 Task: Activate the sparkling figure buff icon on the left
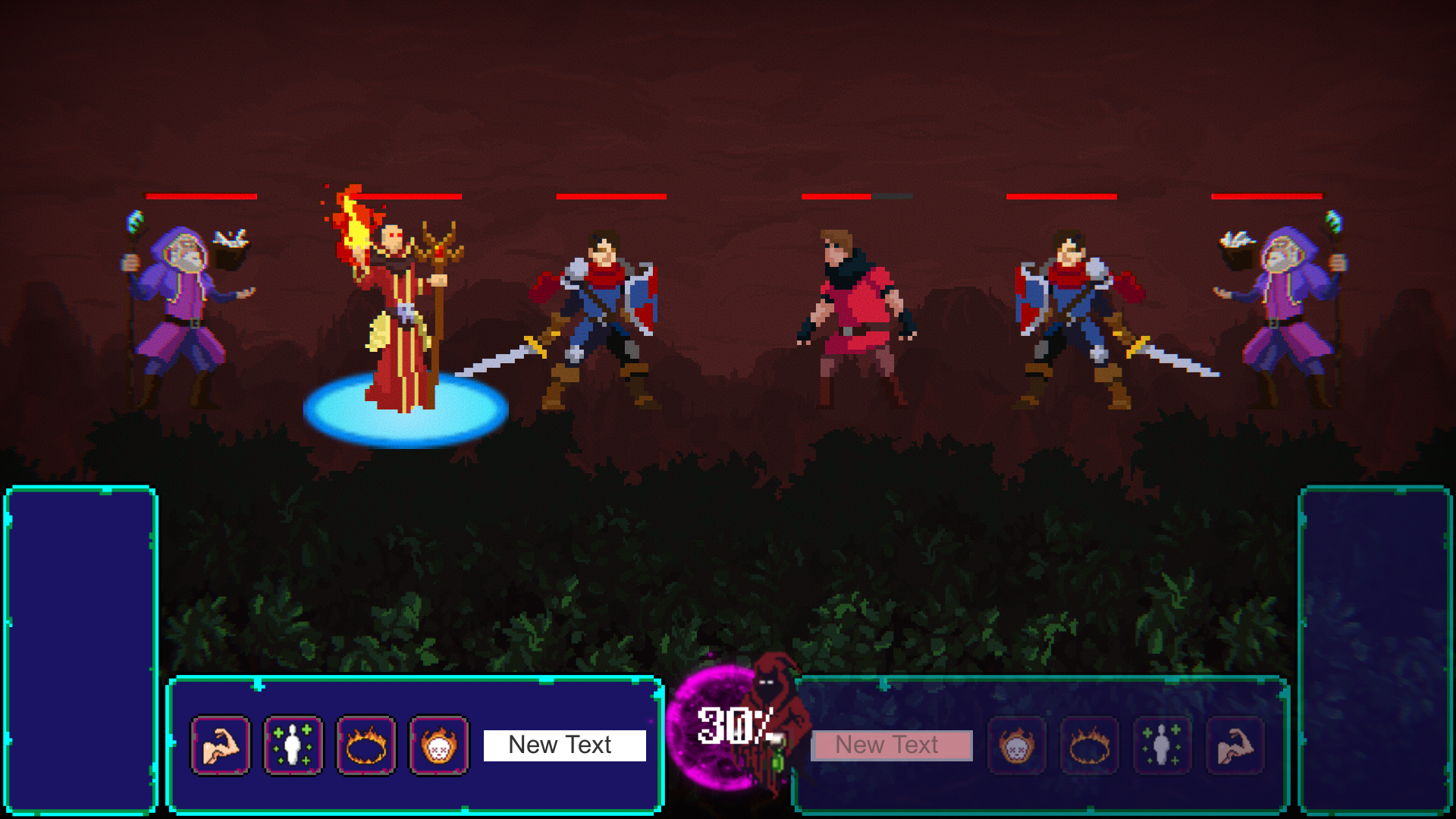click(292, 745)
